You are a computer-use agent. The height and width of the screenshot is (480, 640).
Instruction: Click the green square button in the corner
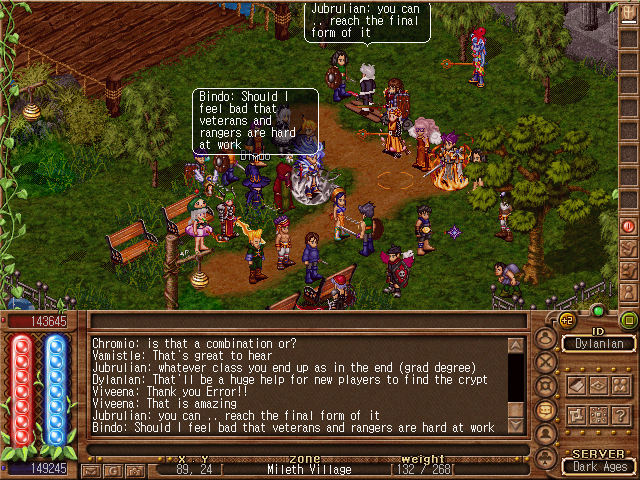coord(629,320)
